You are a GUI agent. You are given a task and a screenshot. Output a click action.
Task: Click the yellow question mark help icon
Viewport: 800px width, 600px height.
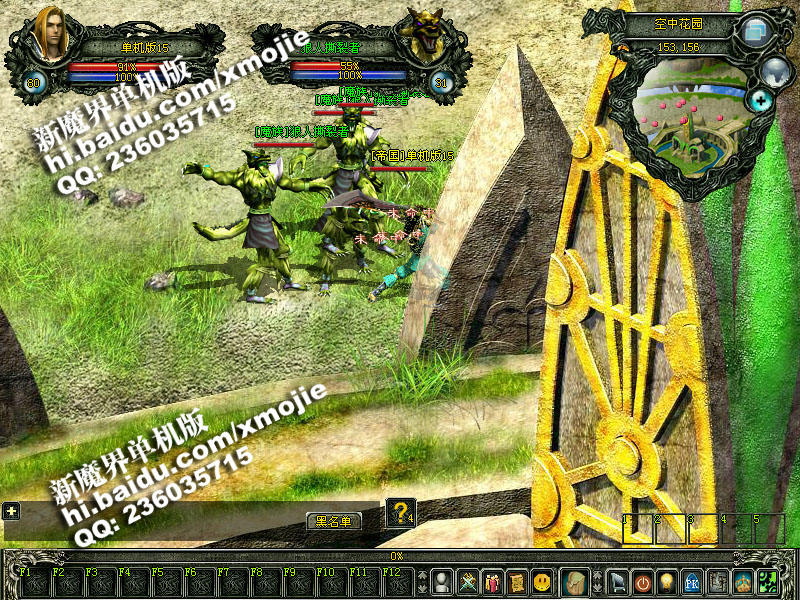[x=400, y=513]
